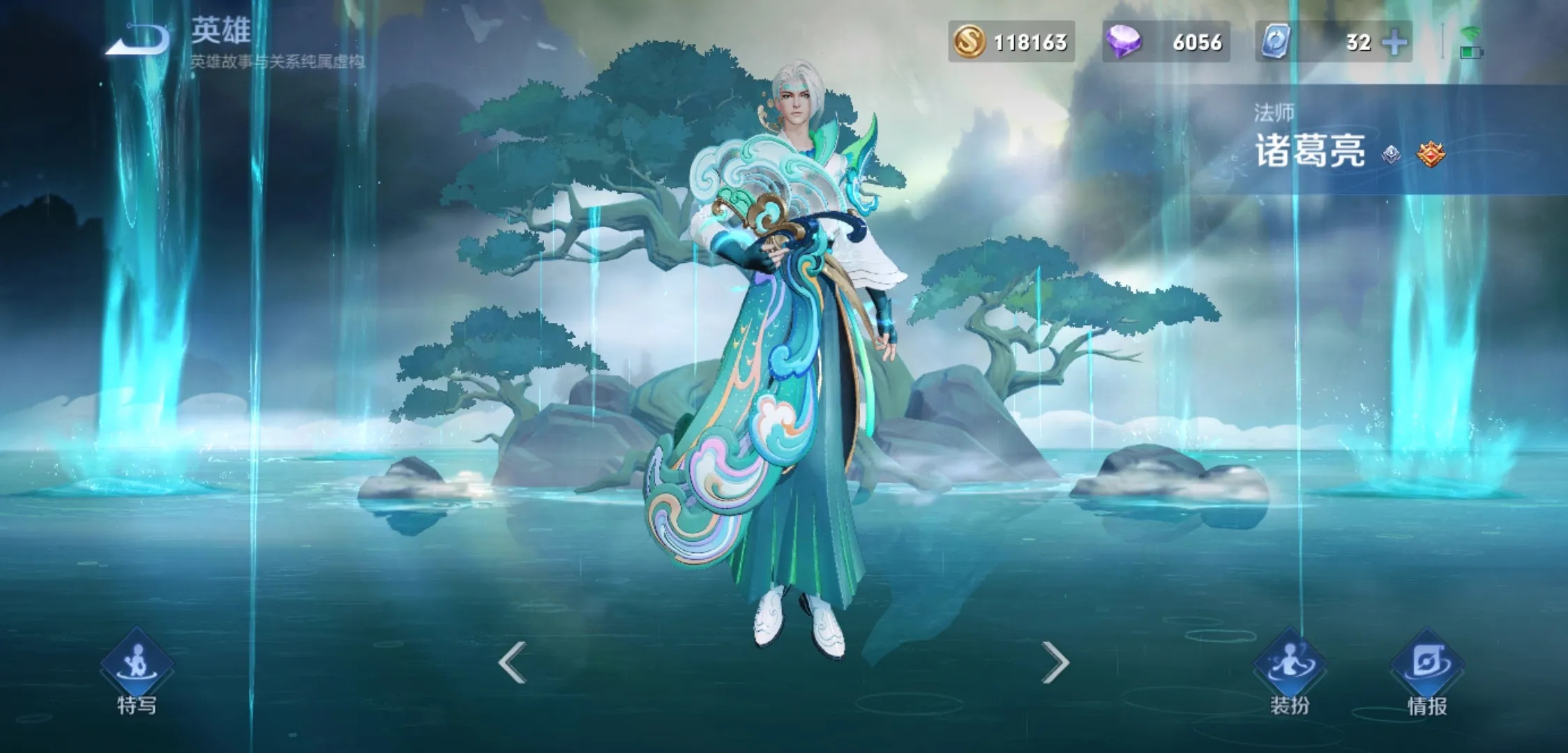Add more skin coupons with plus button
The image size is (1568, 753).
coord(1394,43)
